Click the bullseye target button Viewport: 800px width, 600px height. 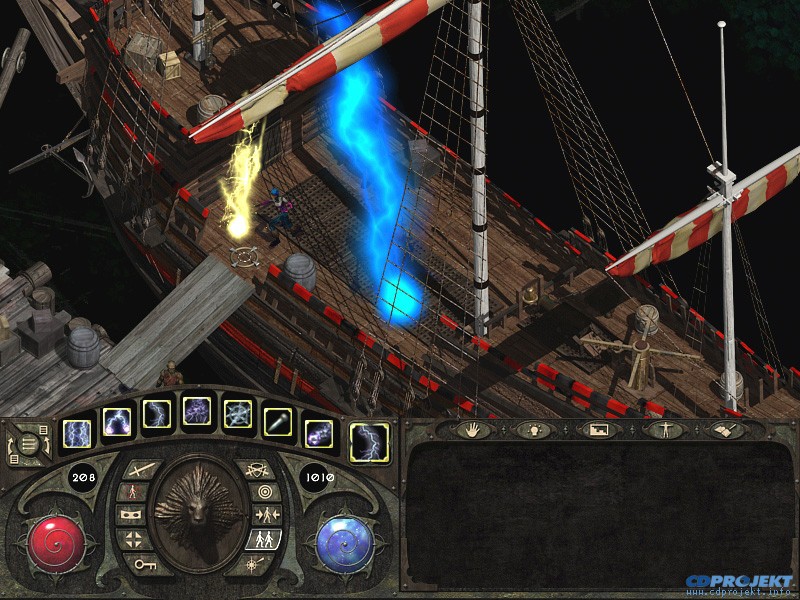pos(264,492)
